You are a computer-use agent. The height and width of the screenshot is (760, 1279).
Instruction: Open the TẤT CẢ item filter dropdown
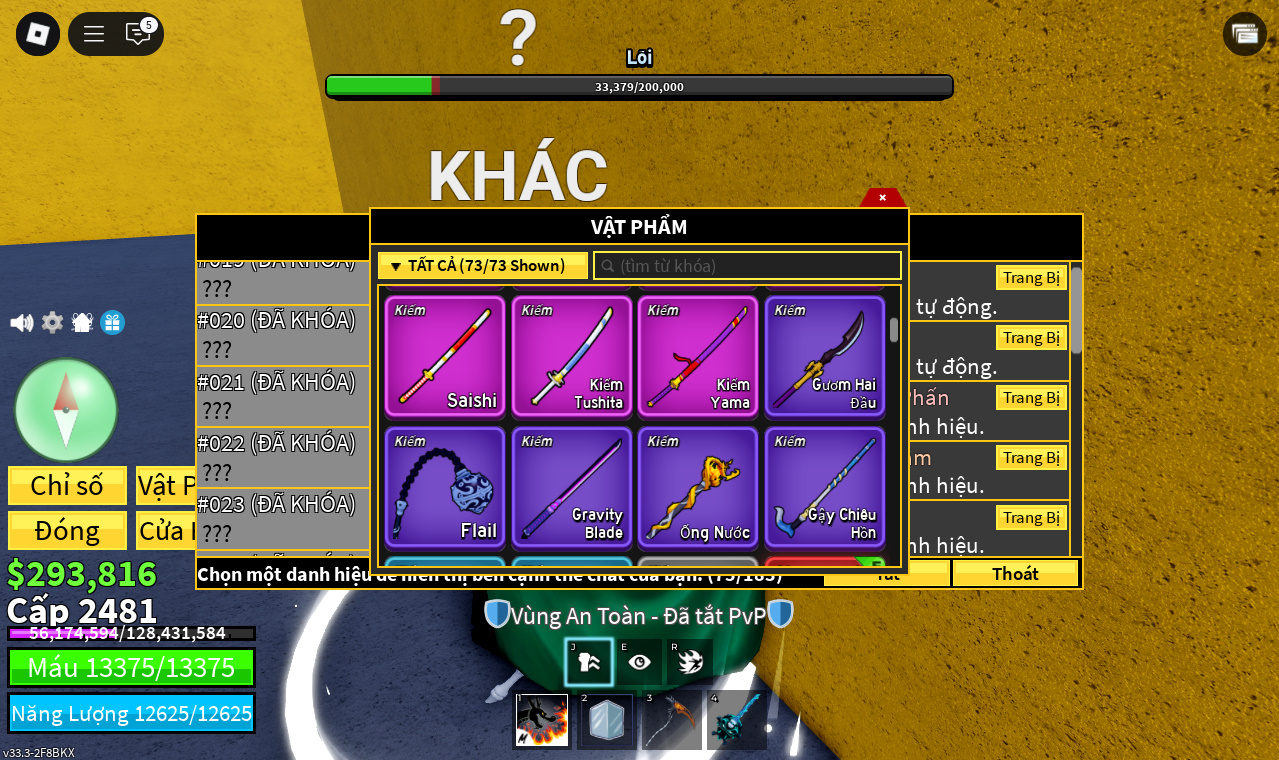(483, 266)
